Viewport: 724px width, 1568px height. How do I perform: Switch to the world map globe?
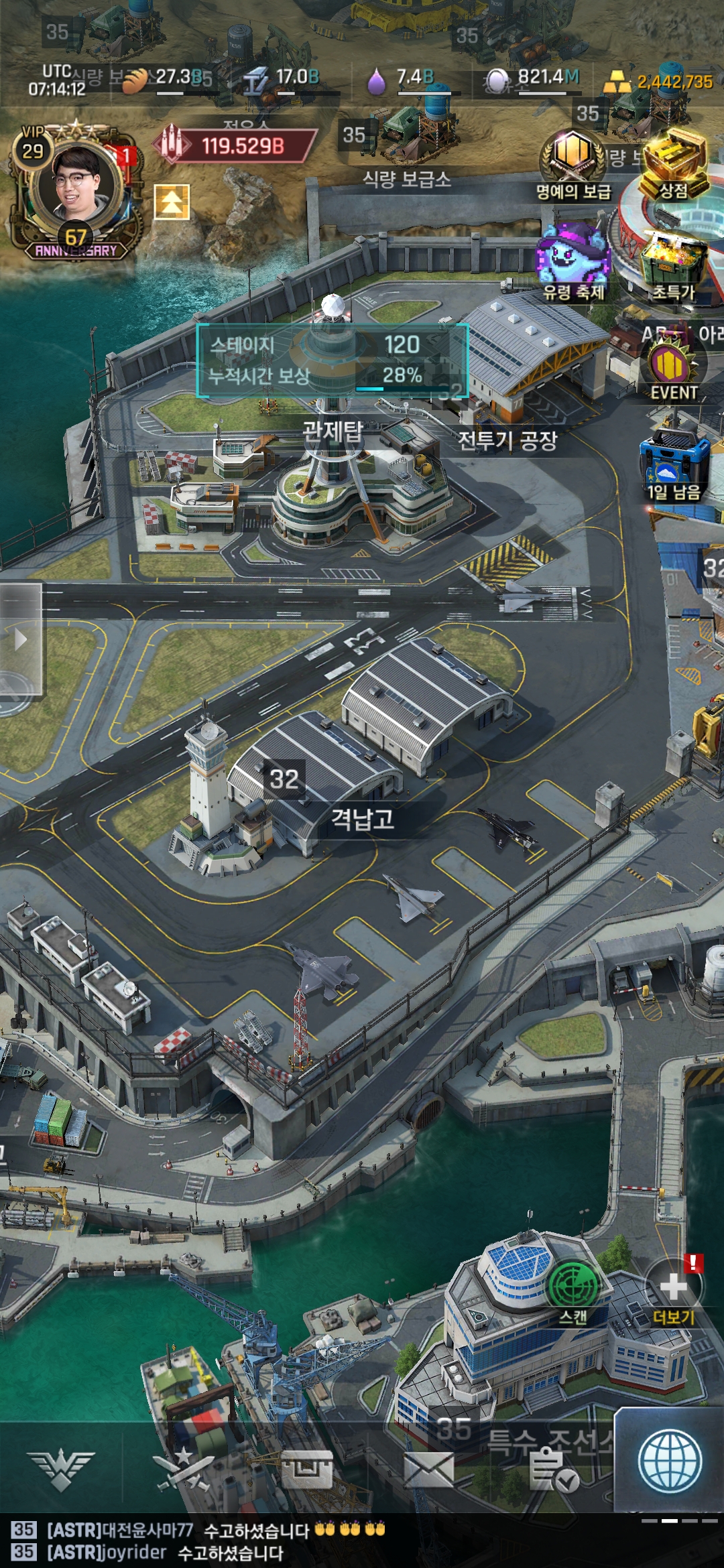670,1461
